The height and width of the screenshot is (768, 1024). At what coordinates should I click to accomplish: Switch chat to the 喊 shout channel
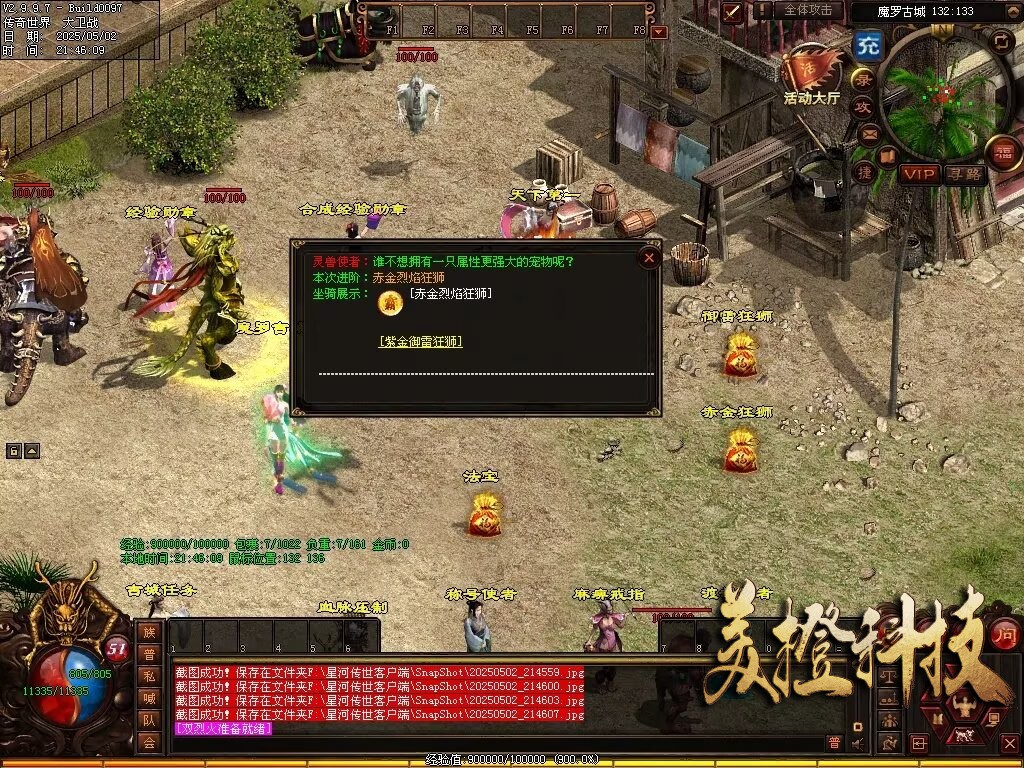coord(149,697)
